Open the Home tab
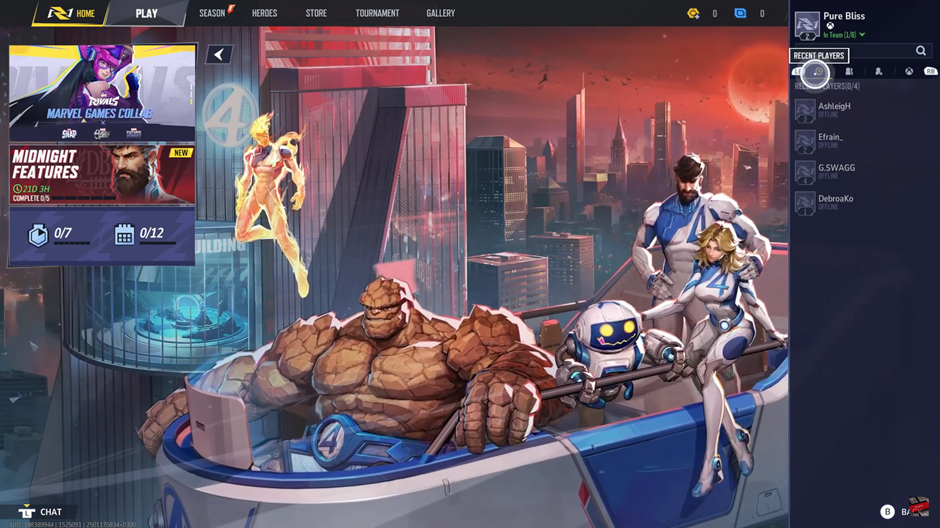940x528 pixels. (73, 14)
